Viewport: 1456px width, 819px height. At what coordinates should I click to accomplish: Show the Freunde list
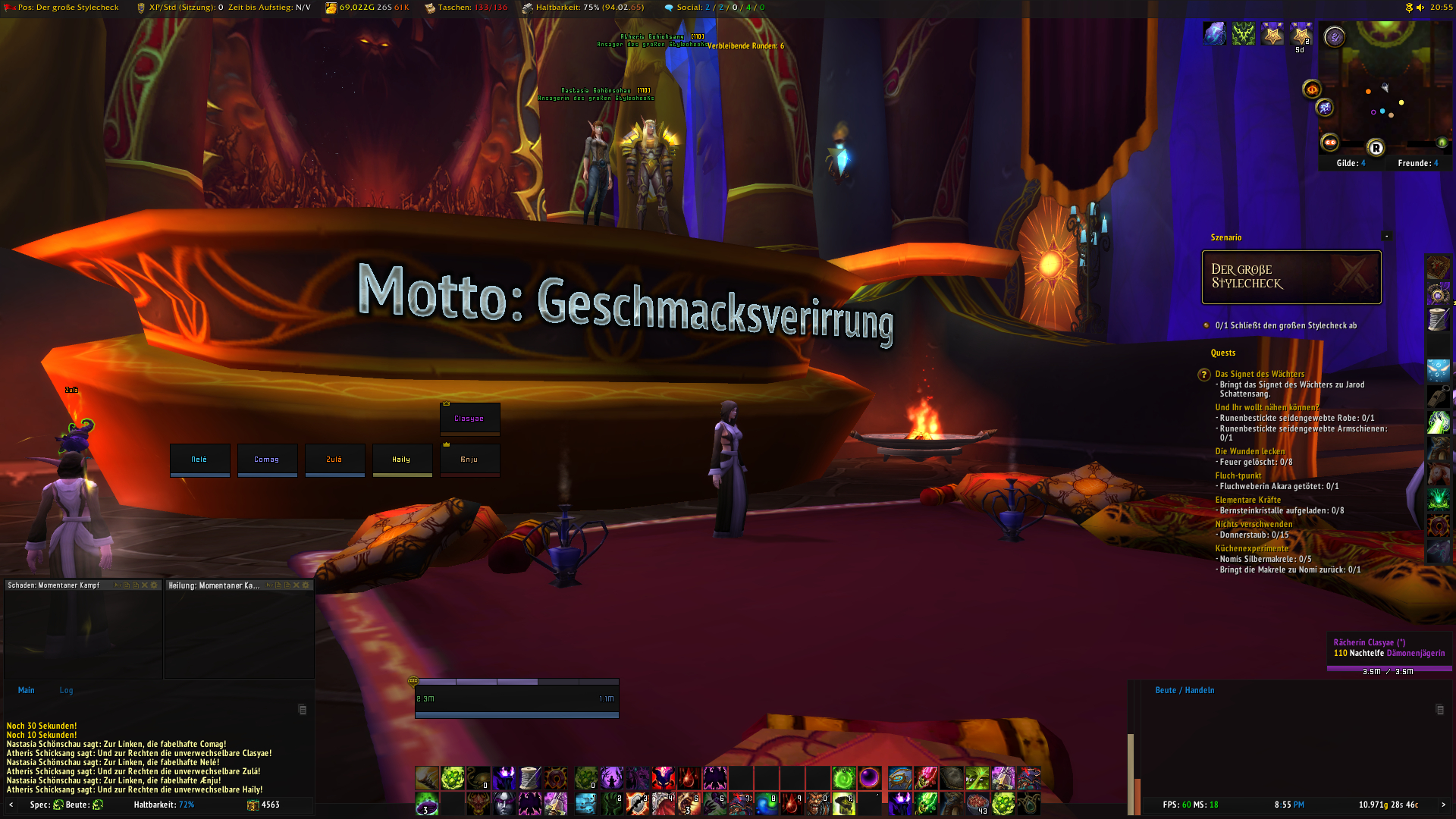1417,163
